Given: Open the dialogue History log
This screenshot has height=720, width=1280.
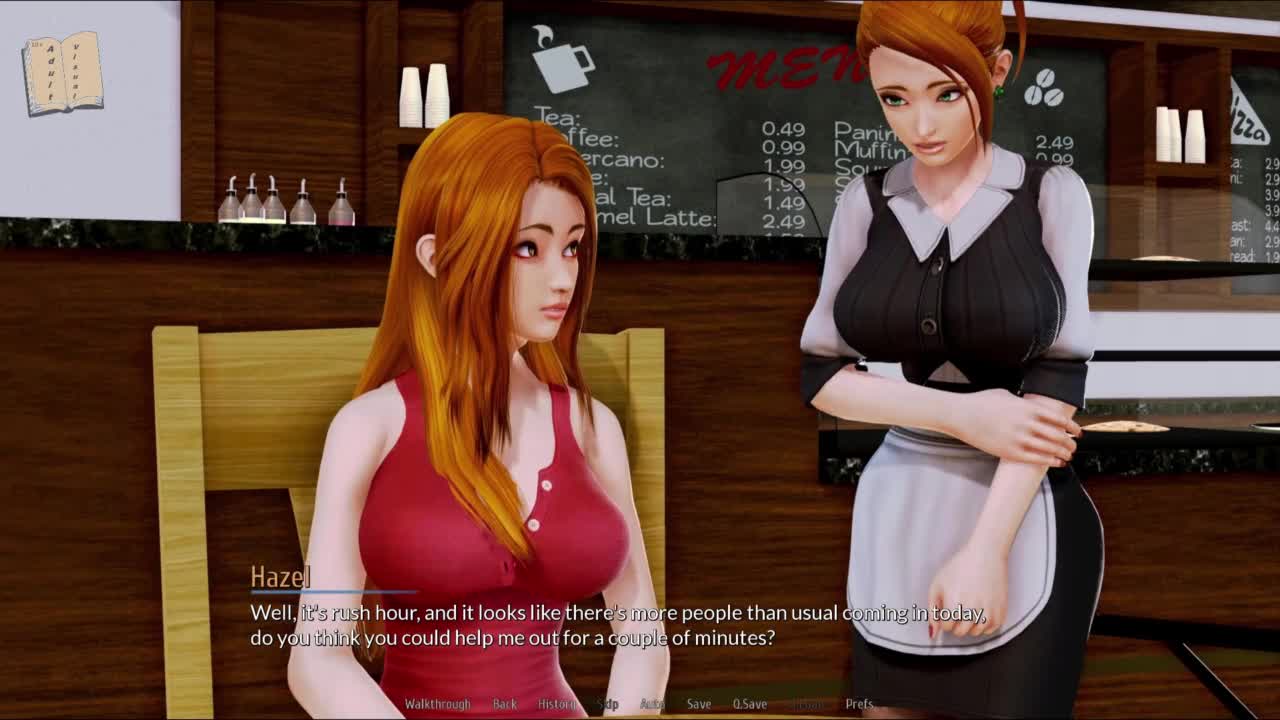Looking at the screenshot, I should 557,704.
